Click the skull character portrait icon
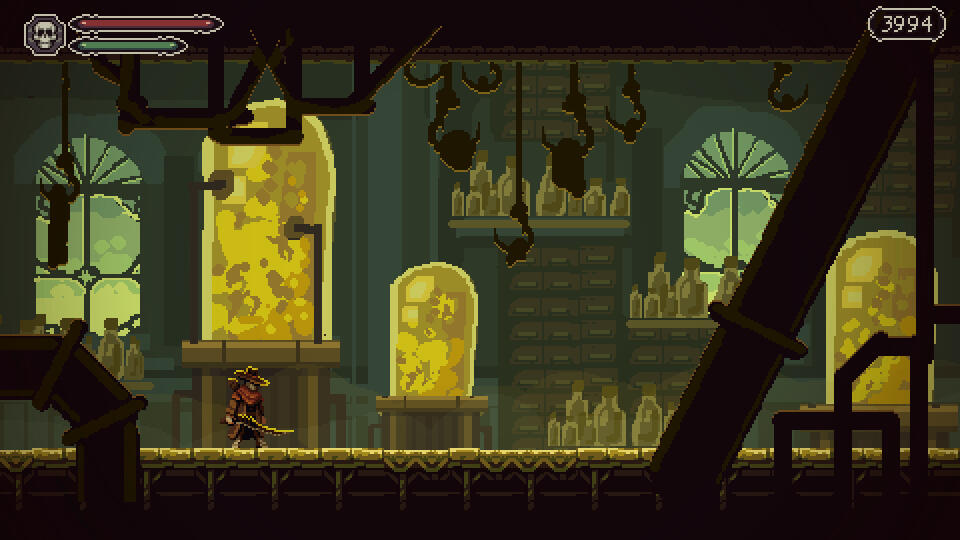 [44, 33]
